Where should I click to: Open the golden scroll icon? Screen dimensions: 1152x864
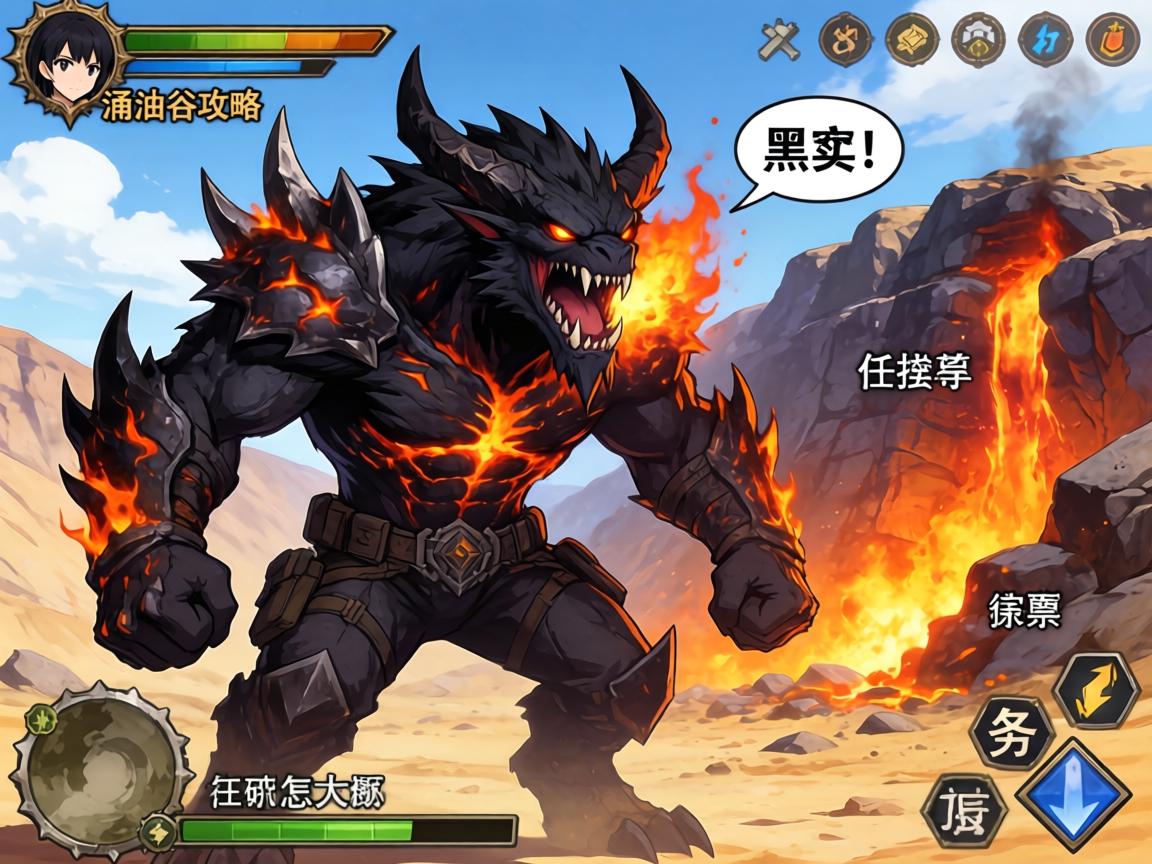point(913,40)
